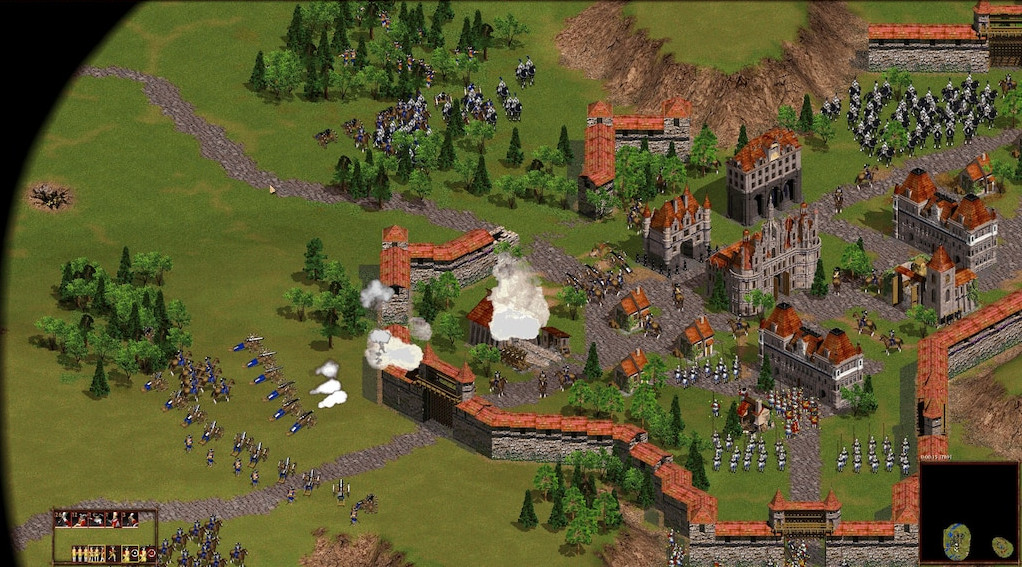This screenshot has height=567, width=1022.
Task: Click the minimap in the corner
Action: pos(968,512)
